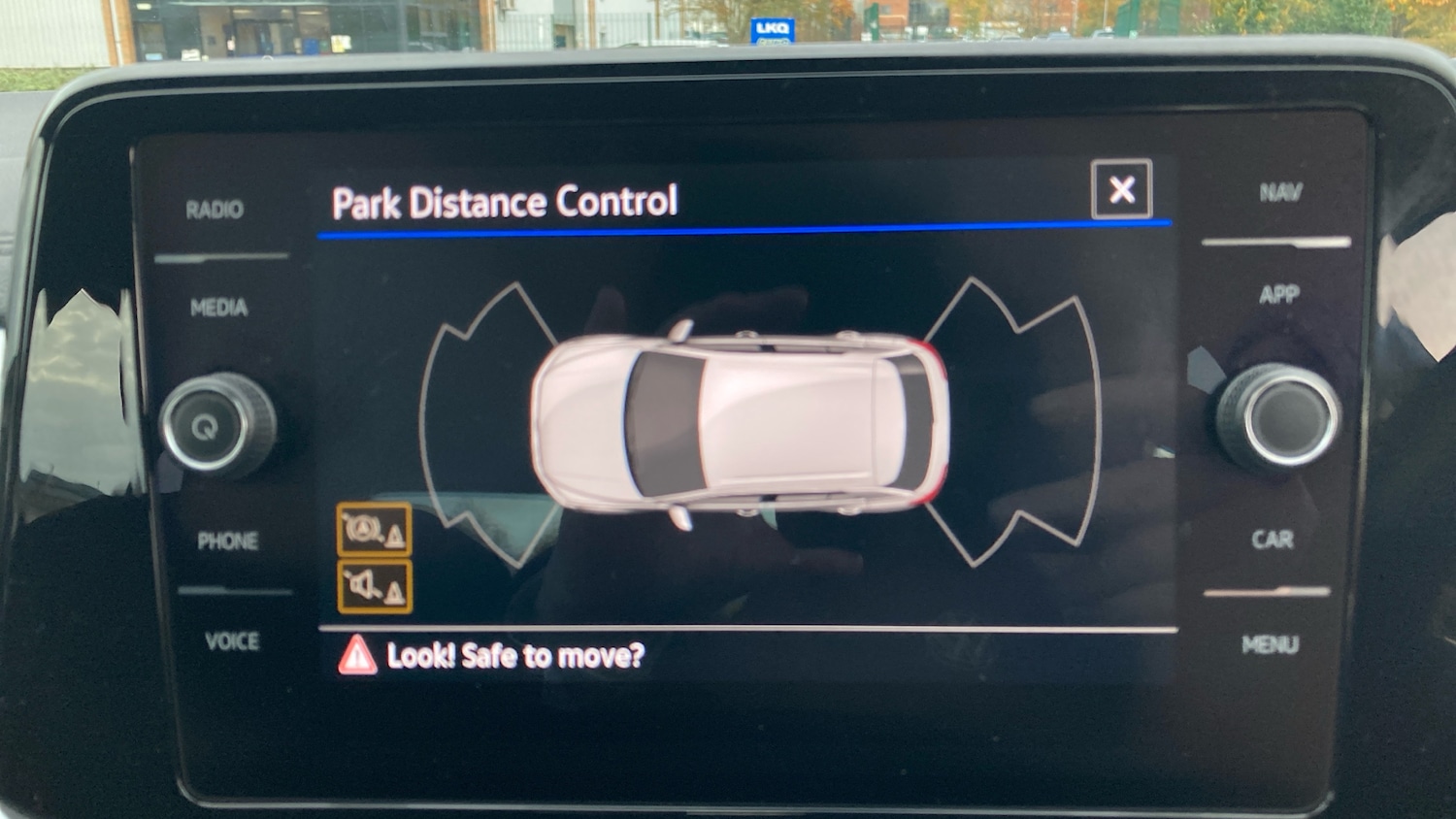Activate the VOICE control button
Viewport: 1456px width, 819px height.
click(232, 641)
